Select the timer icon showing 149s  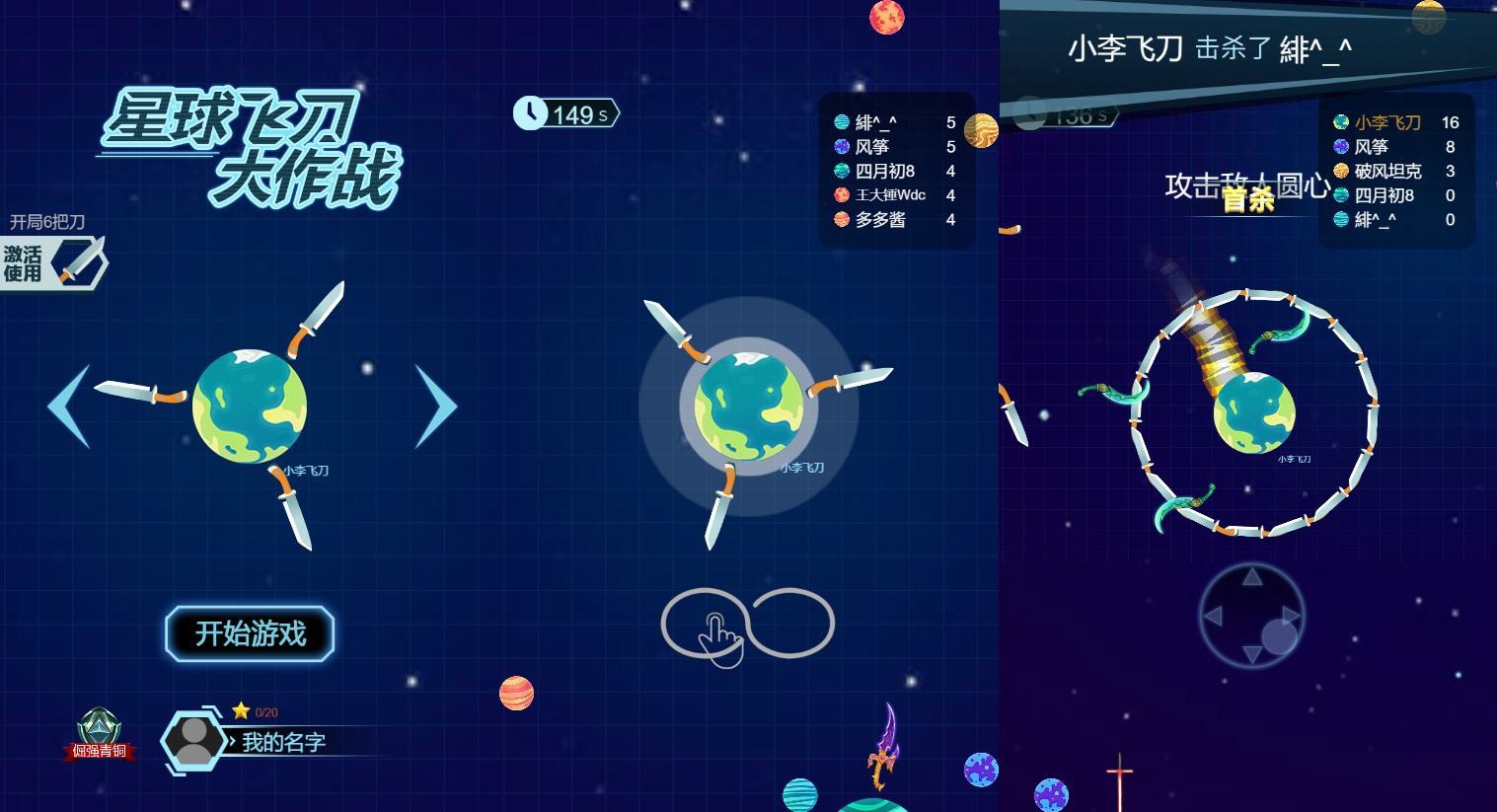tap(532, 113)
